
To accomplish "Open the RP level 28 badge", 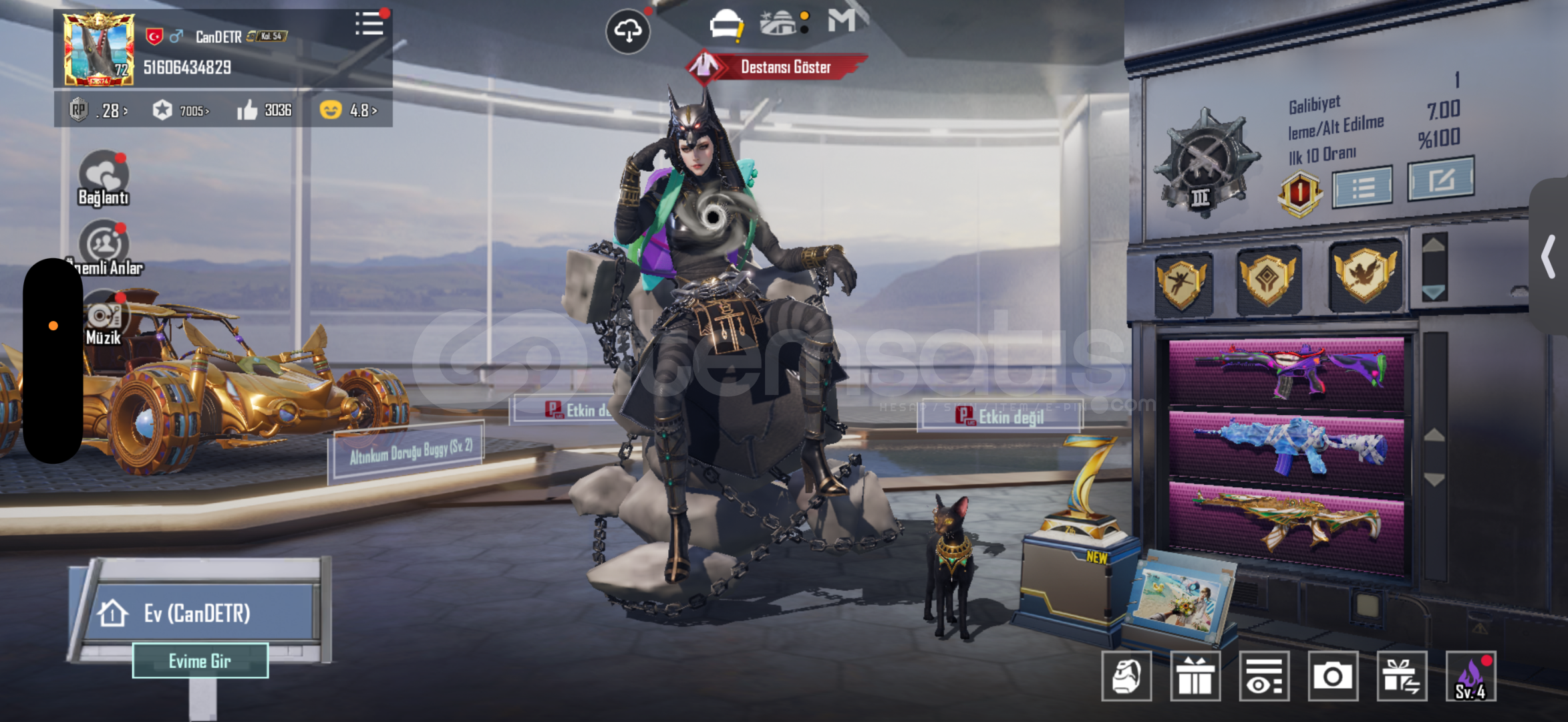I will [x=98, y=110].
